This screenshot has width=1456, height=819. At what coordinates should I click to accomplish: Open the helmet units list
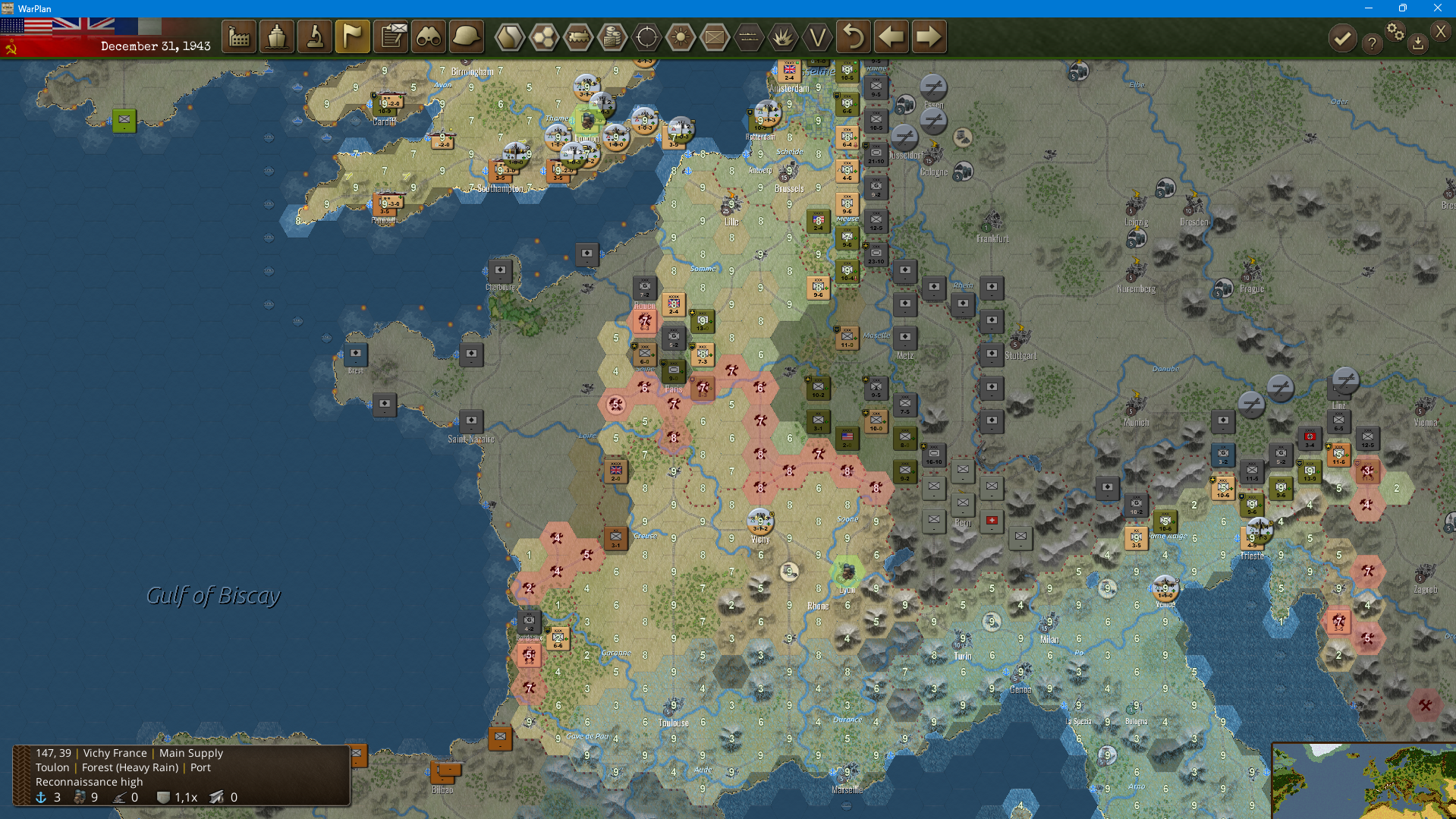point(466,36)
